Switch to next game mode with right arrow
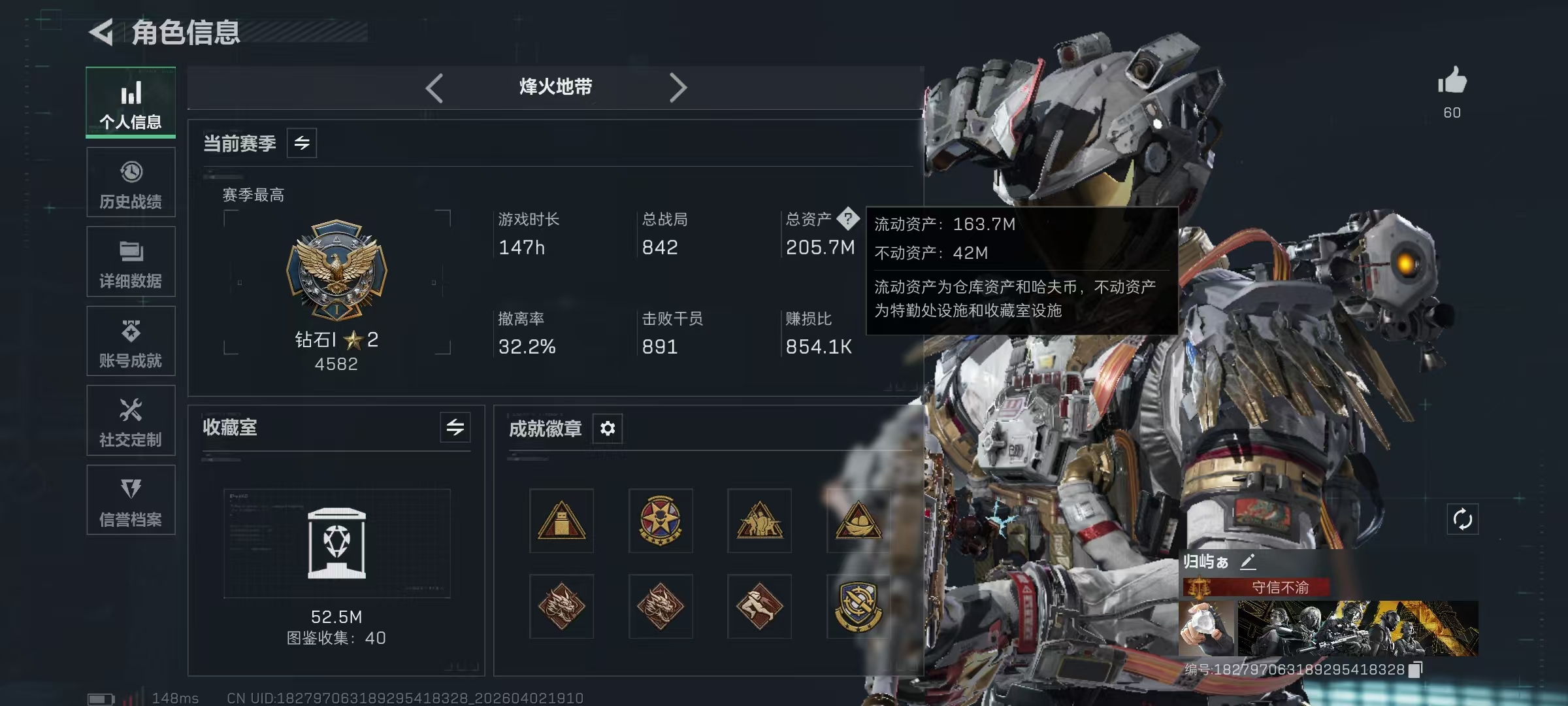The height and width of the screenshot is (706, 1568). coord(678,88)
